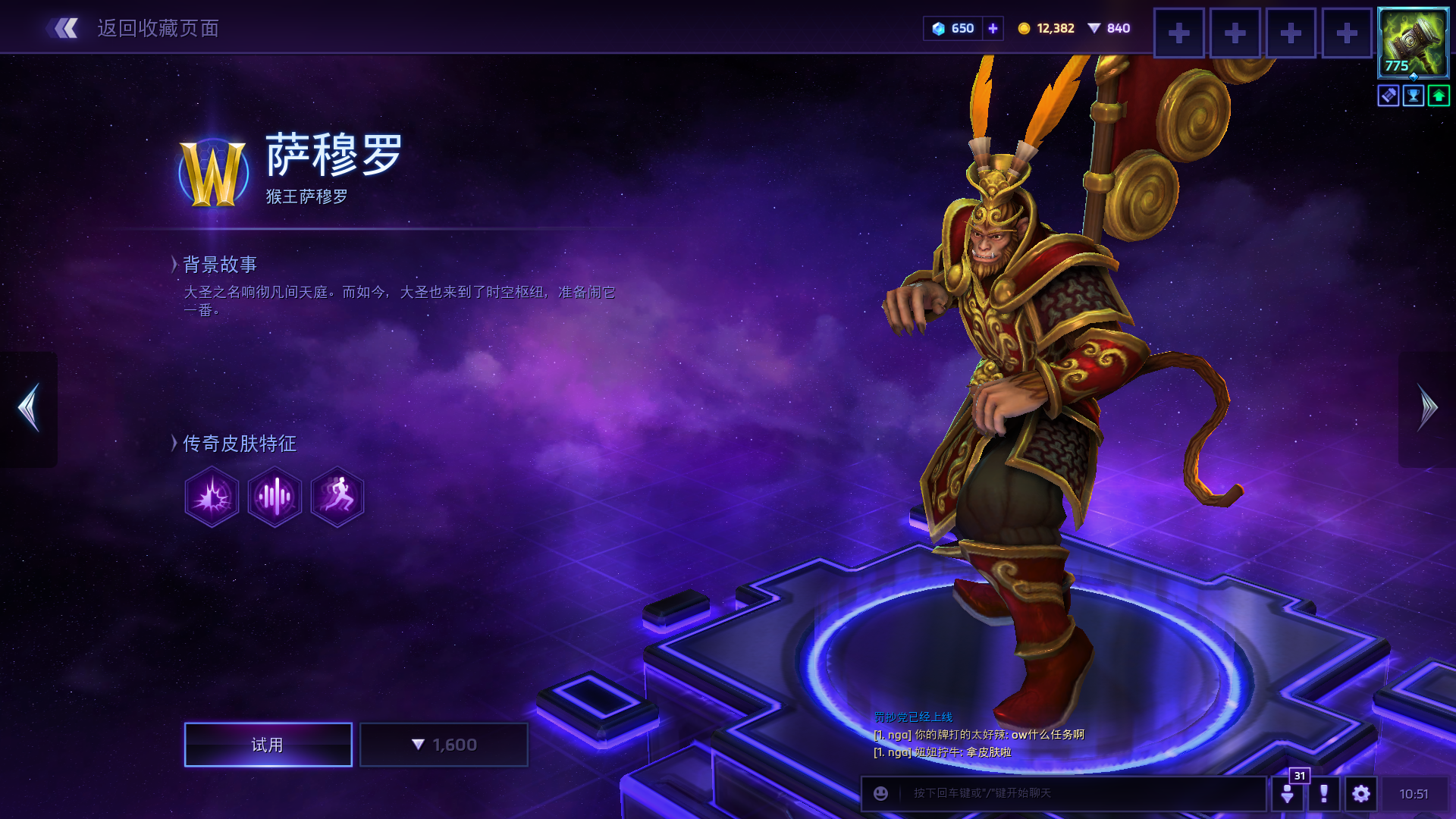Expand the 背景故事 background story section
Screen dimensions: 1456x819
[218, 265]
